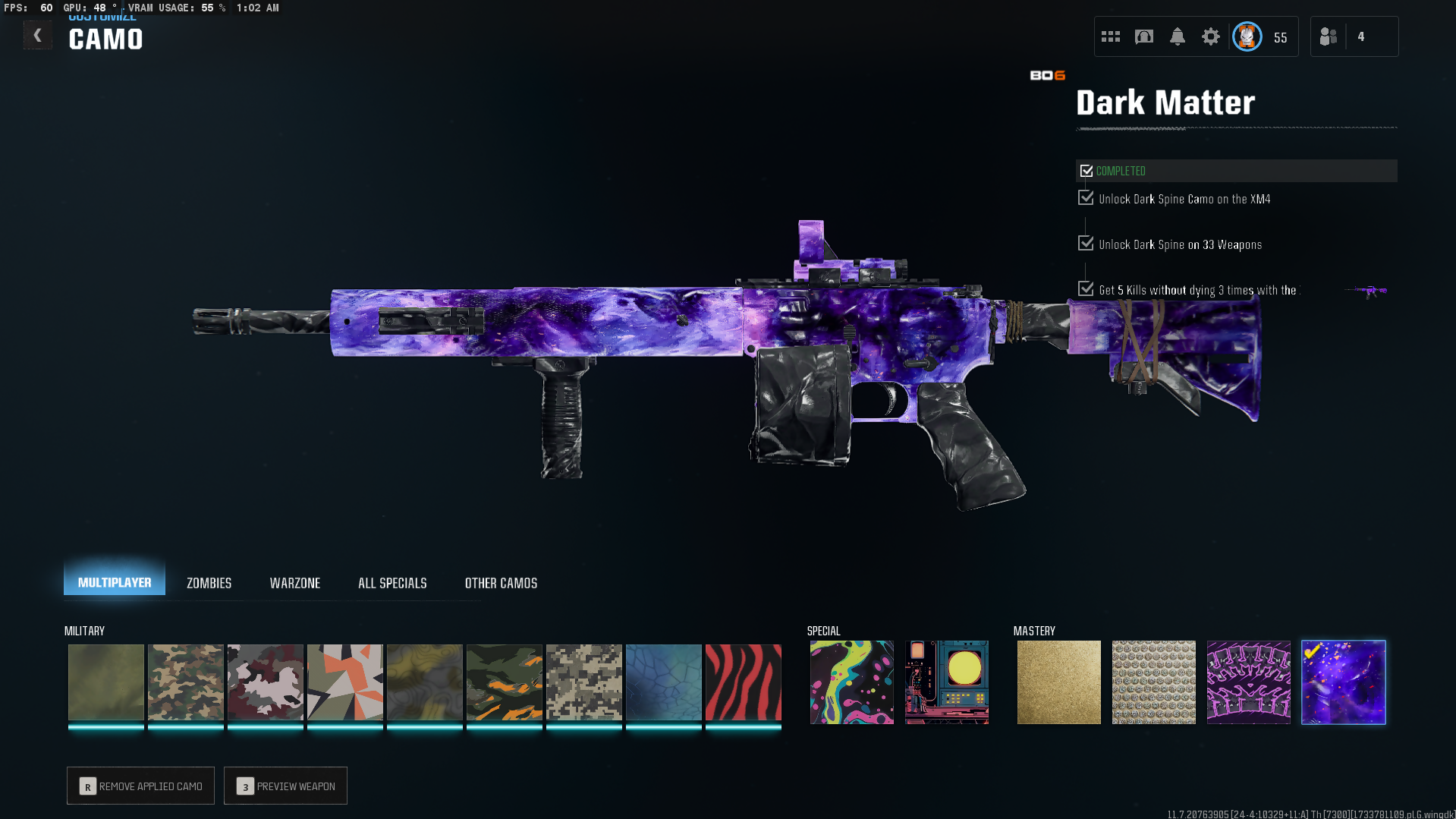Select the red tiger stripe camo

743,682
